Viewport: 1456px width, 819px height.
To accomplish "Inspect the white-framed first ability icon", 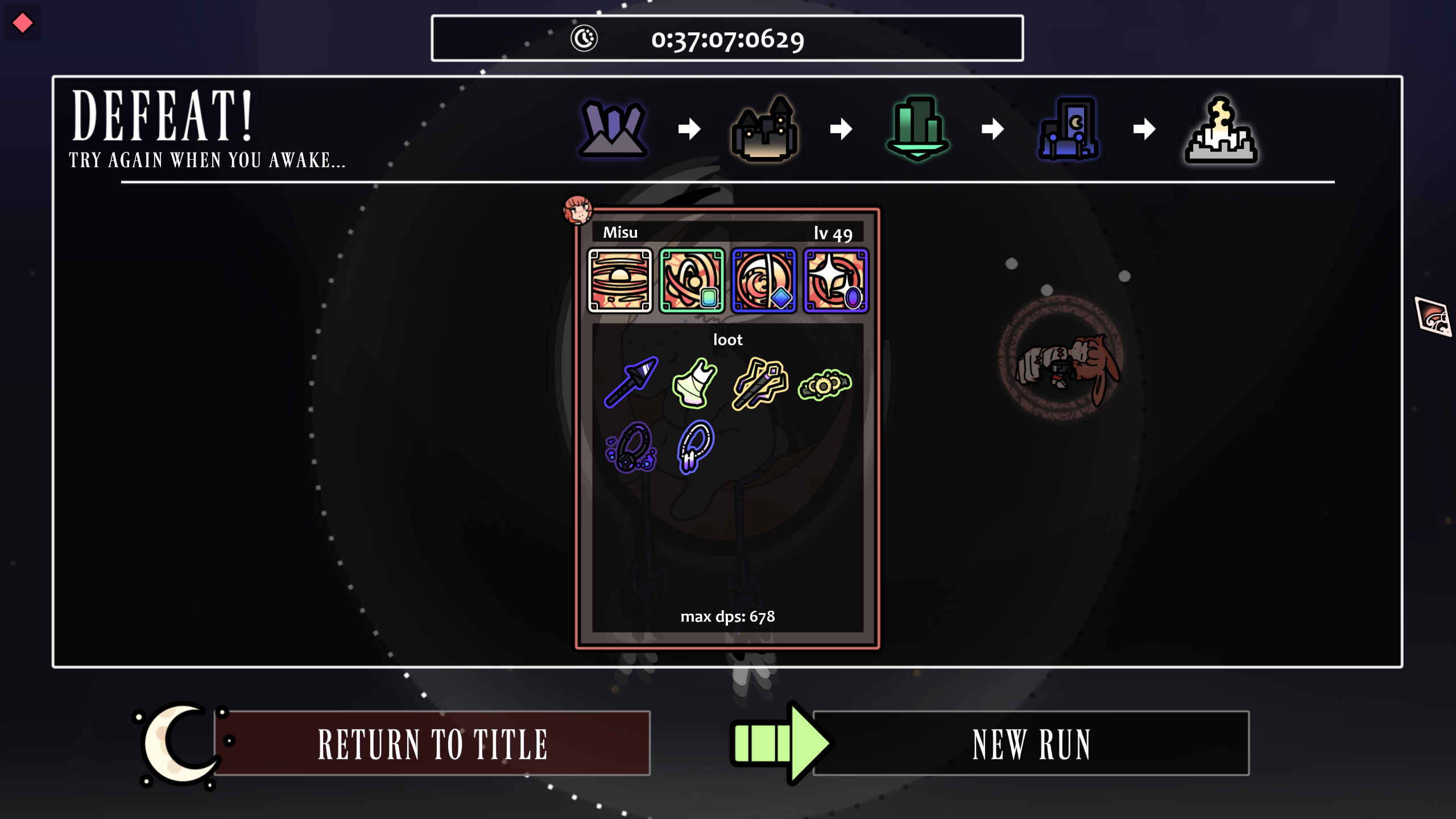I will 619,280.
